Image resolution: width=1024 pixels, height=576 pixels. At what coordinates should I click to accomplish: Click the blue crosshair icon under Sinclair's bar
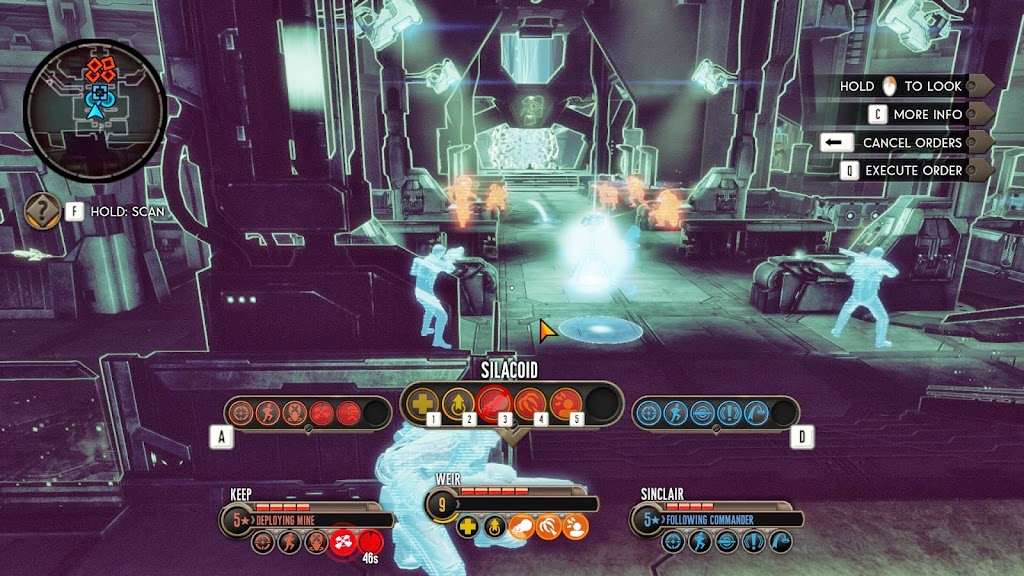[672, 542]
